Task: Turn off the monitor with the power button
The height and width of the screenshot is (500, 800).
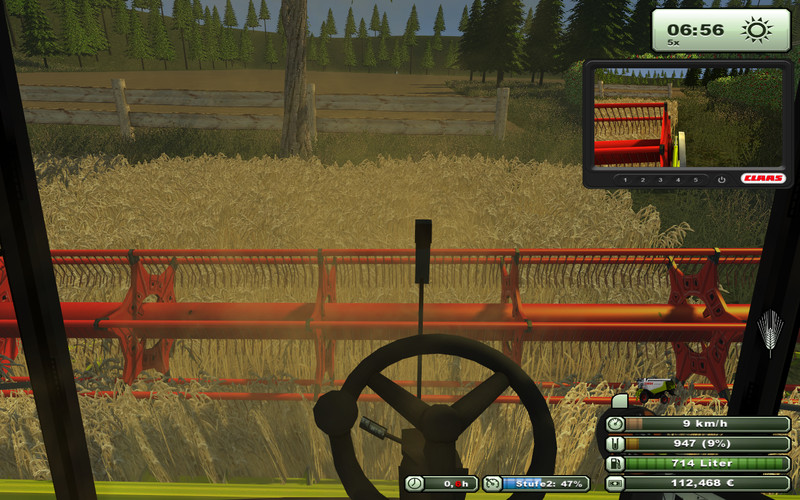Action: click(x=721, y=180)
